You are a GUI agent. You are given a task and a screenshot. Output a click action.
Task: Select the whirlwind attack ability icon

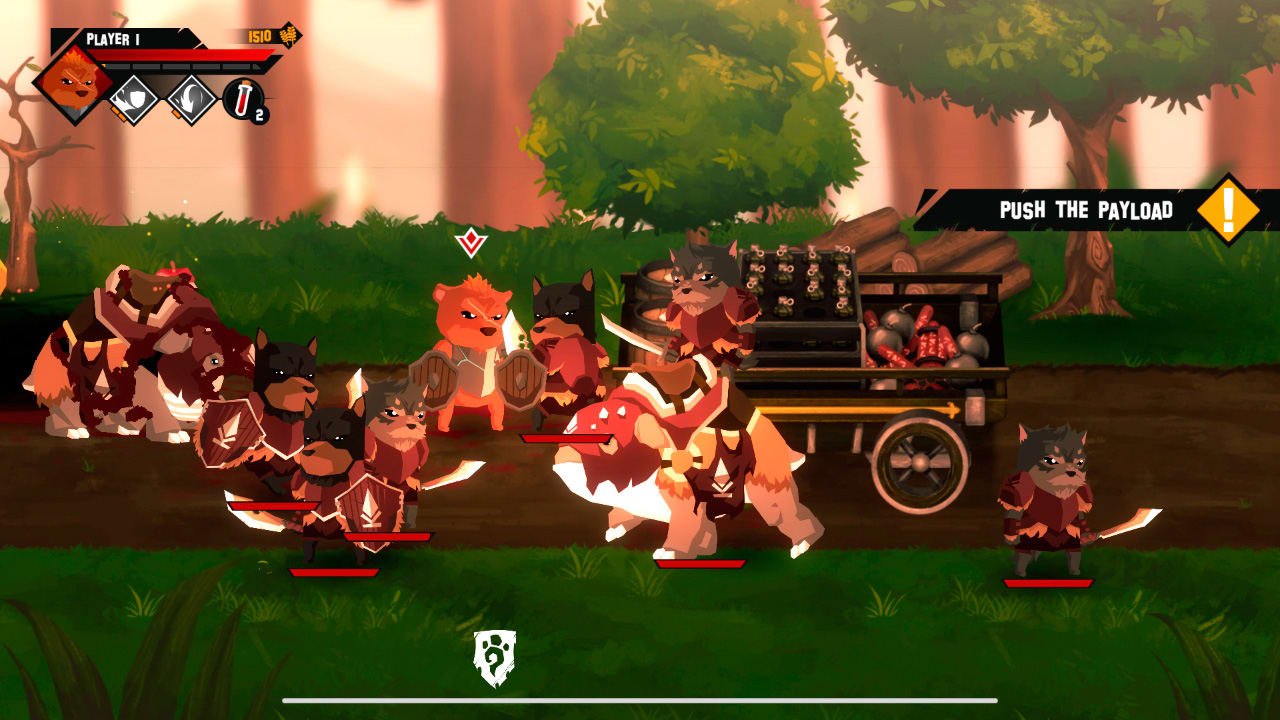192,97
